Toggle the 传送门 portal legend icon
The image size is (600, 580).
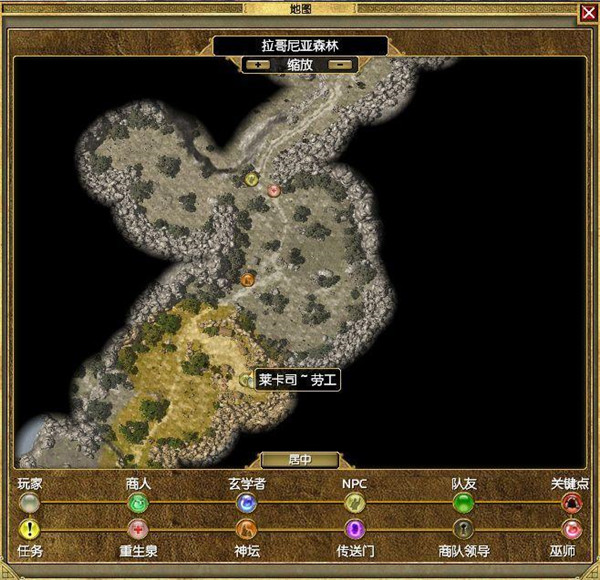(354, 529)
